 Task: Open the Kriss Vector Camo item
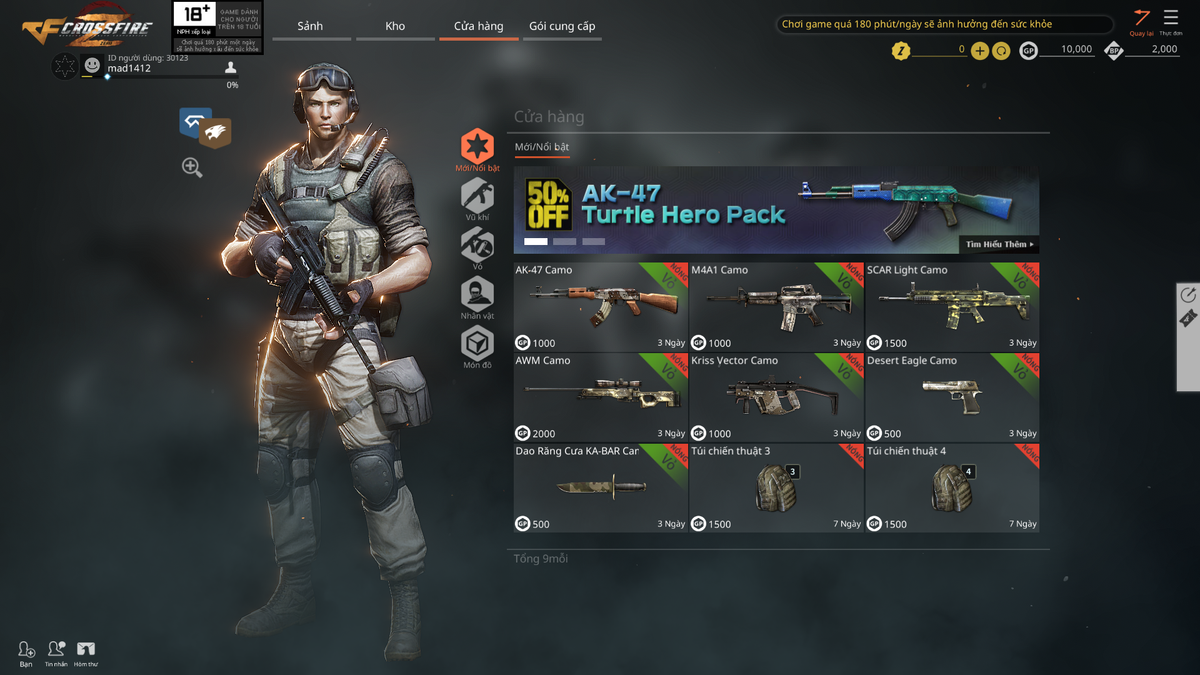click(x=776, y=397)
